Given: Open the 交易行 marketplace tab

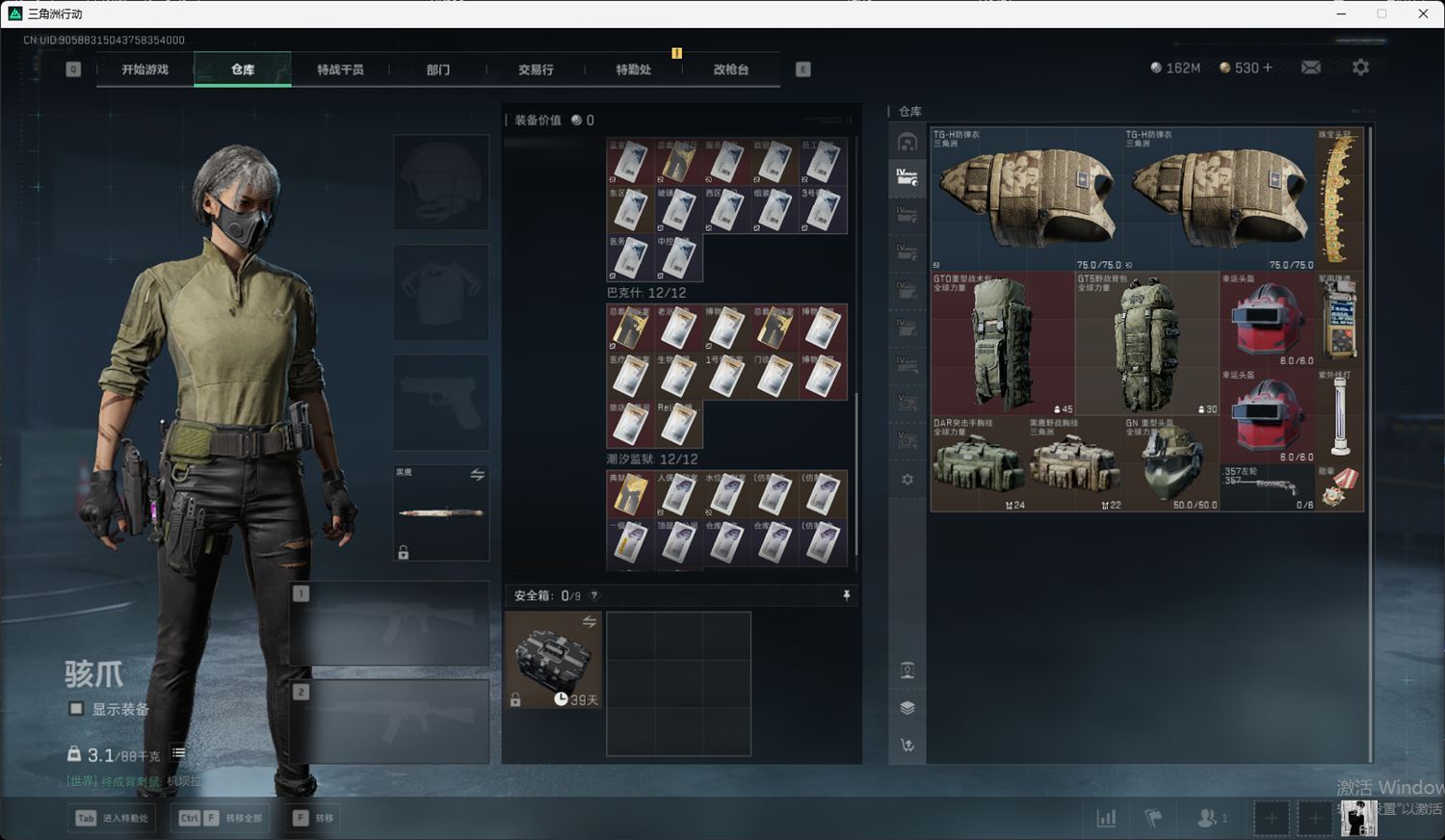Looking at the screenshot, I should coord(536,69).
